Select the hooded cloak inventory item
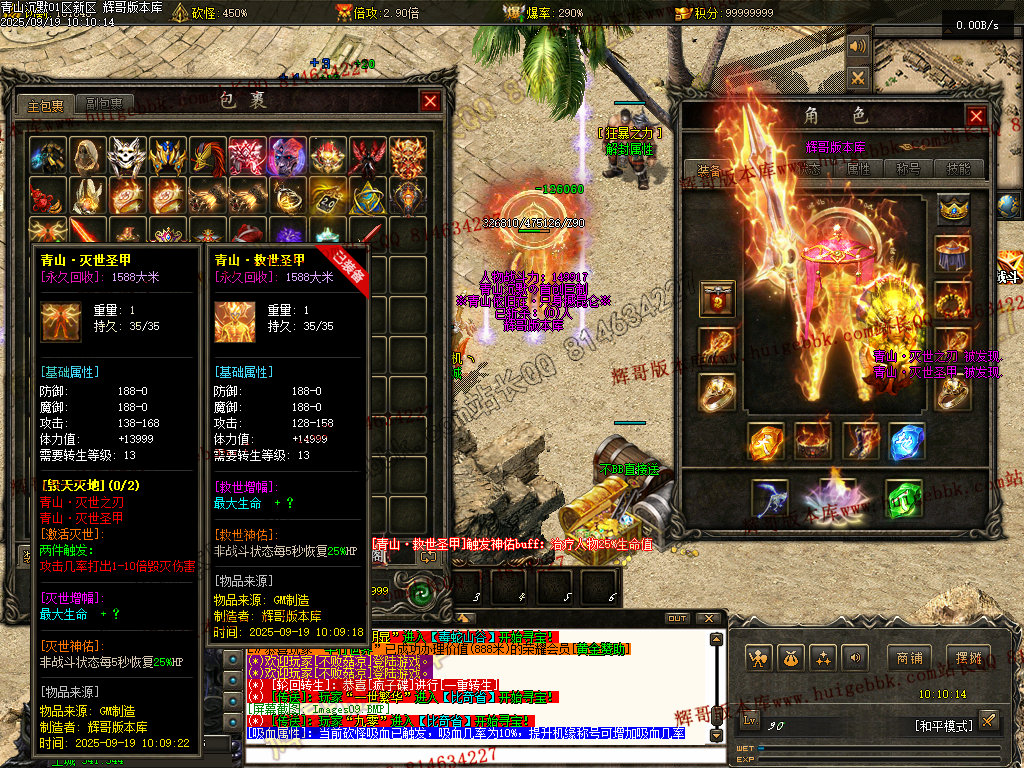 [87, 156]
